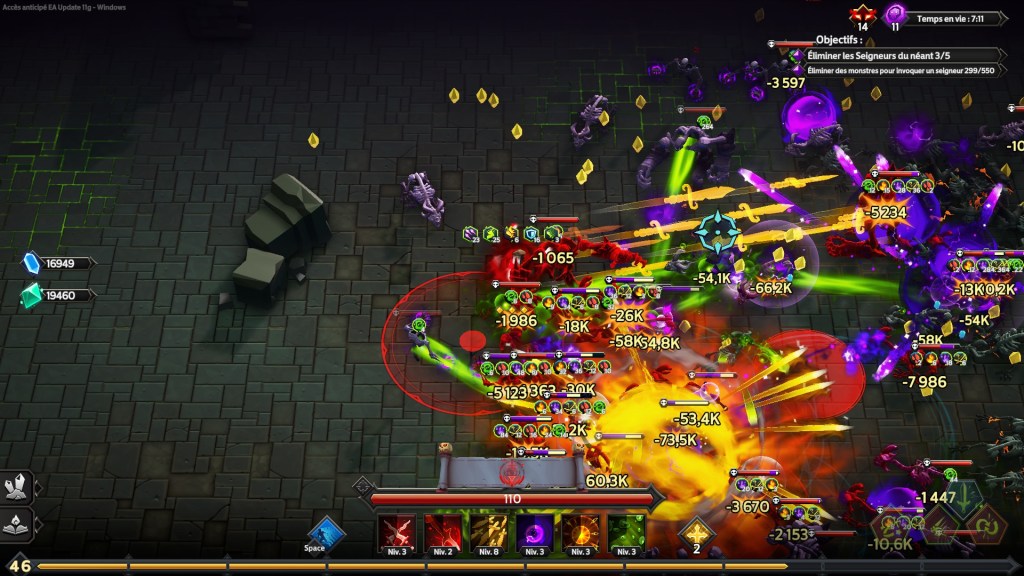Select the purple vortex Niv. 3 skill
1024x576 pixels.
click(534, 533)
